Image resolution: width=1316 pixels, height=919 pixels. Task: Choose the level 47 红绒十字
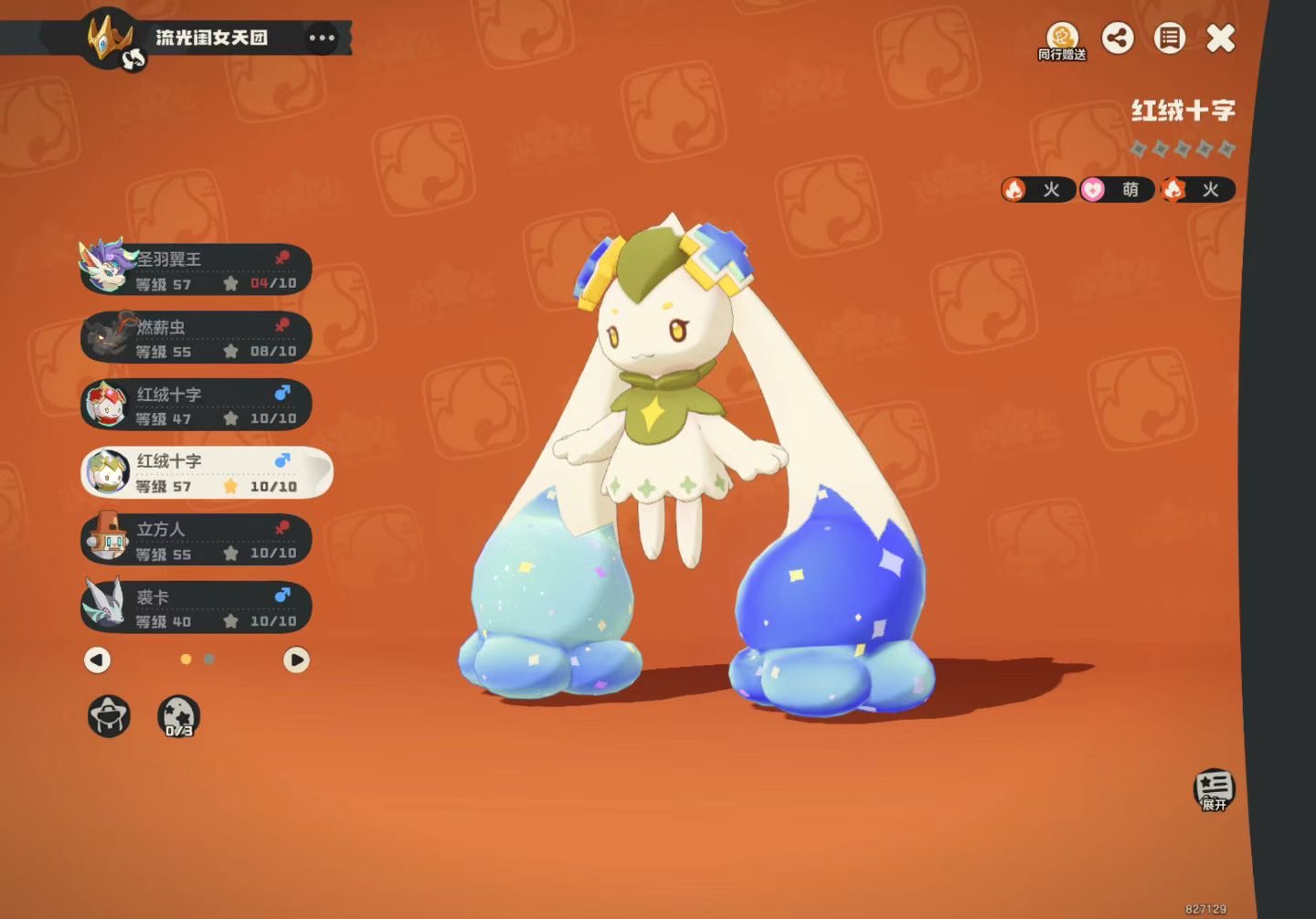(x=196, y=406)
